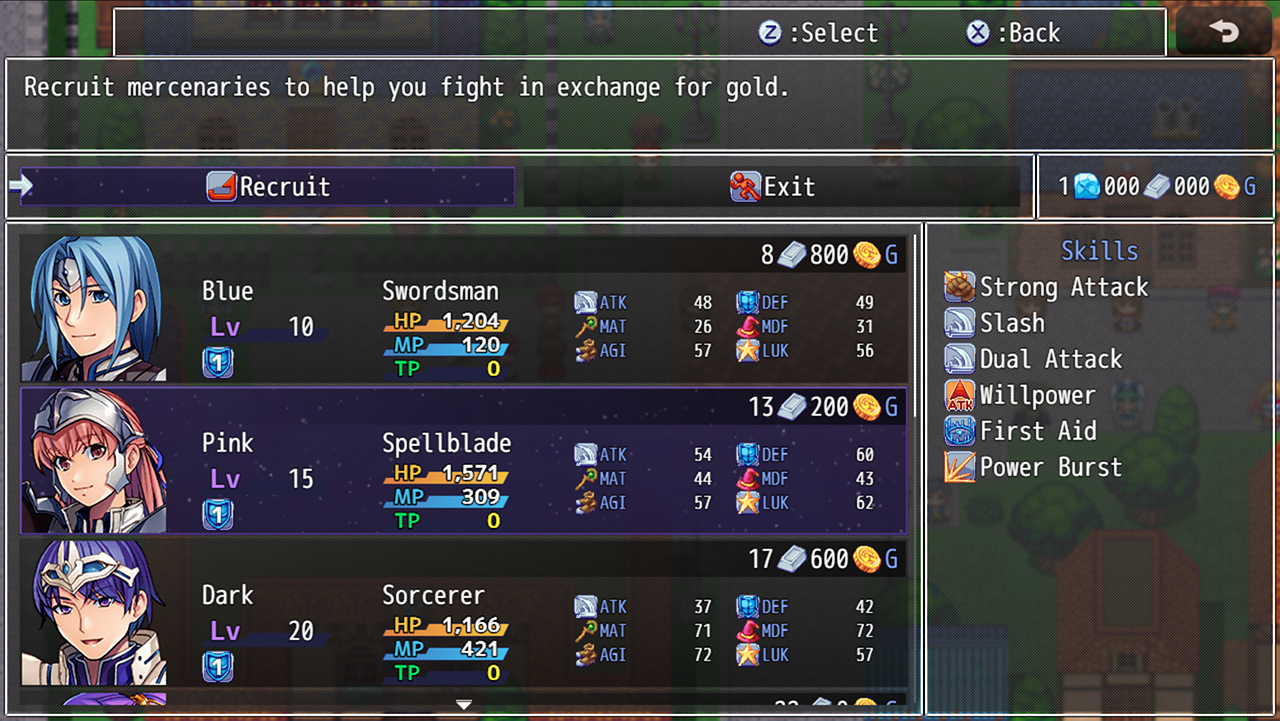Choose mercenary Dark the Sorcerer

point(463,613)
